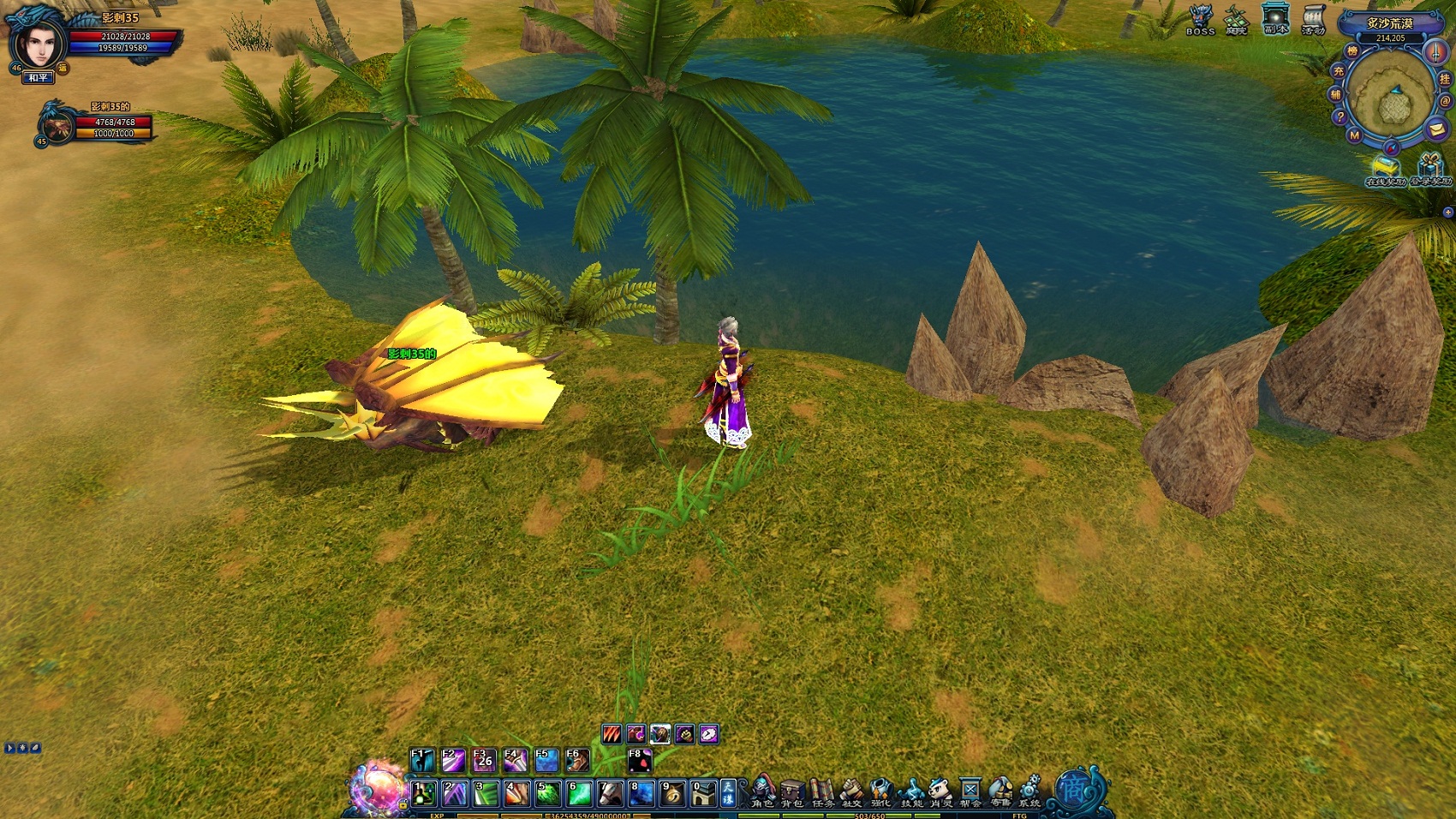
Task: Activate the red claw slash pet skill
Action: (x=612, y=734)
